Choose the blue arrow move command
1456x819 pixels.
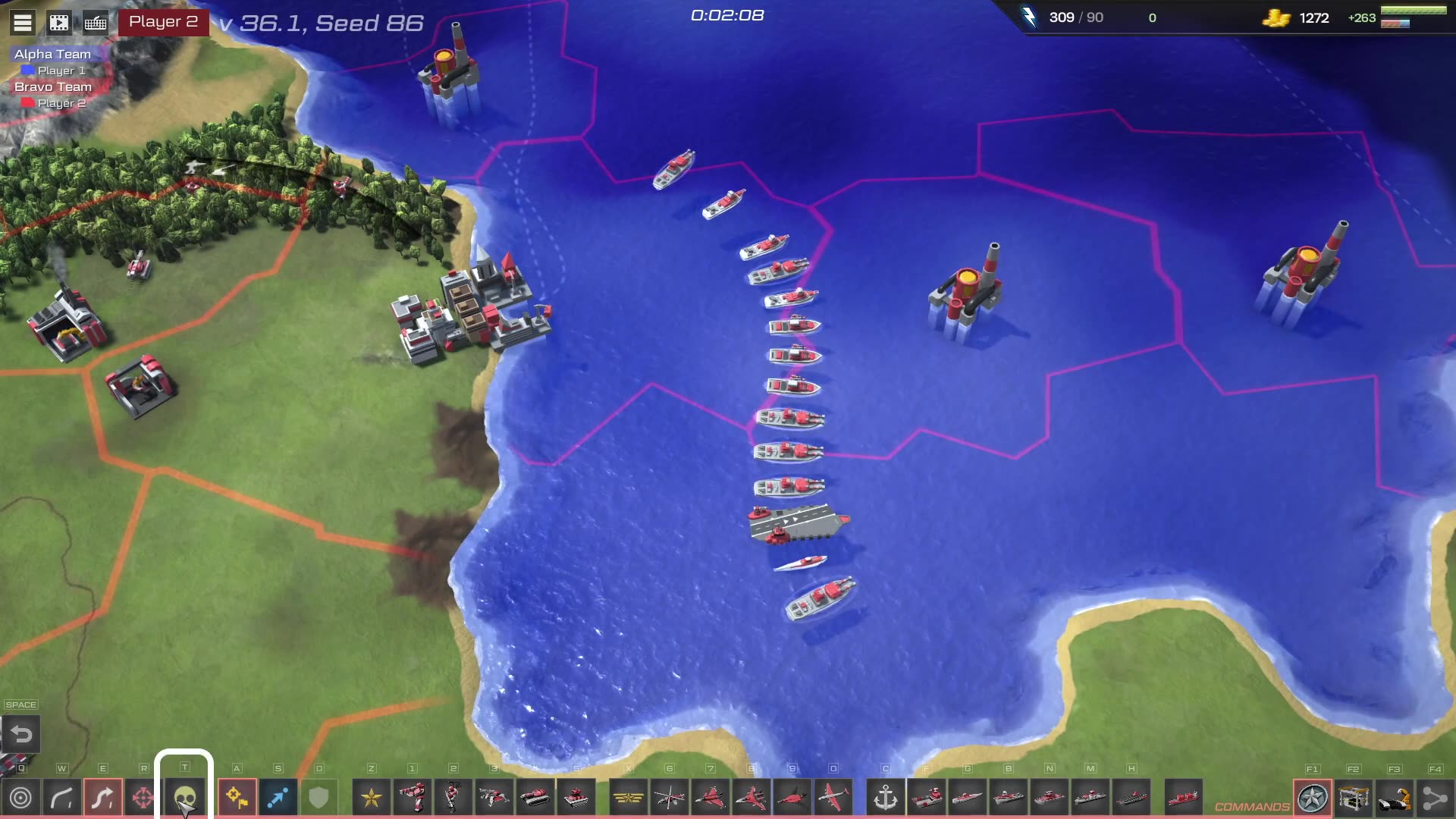tap(278, 798)
